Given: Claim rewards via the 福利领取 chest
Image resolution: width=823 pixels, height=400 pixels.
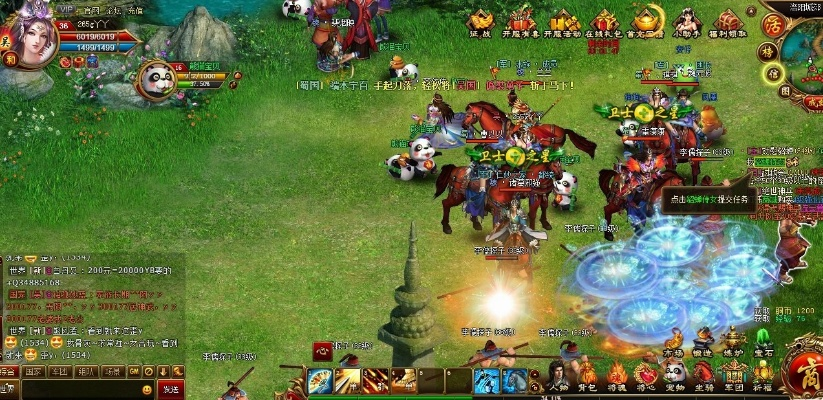Looking at the screenshot, I should pyautogui.click(x=727, y=24).
